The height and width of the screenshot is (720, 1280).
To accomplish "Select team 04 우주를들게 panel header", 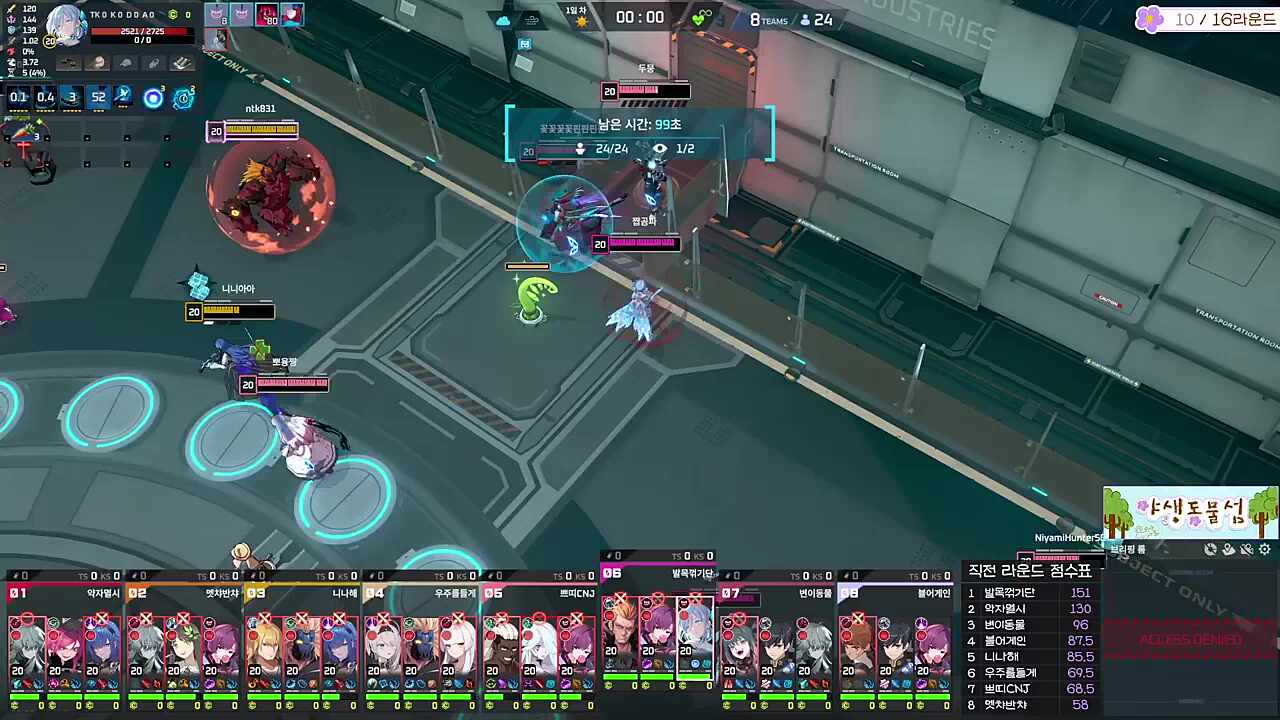I will tap(421, 593).
